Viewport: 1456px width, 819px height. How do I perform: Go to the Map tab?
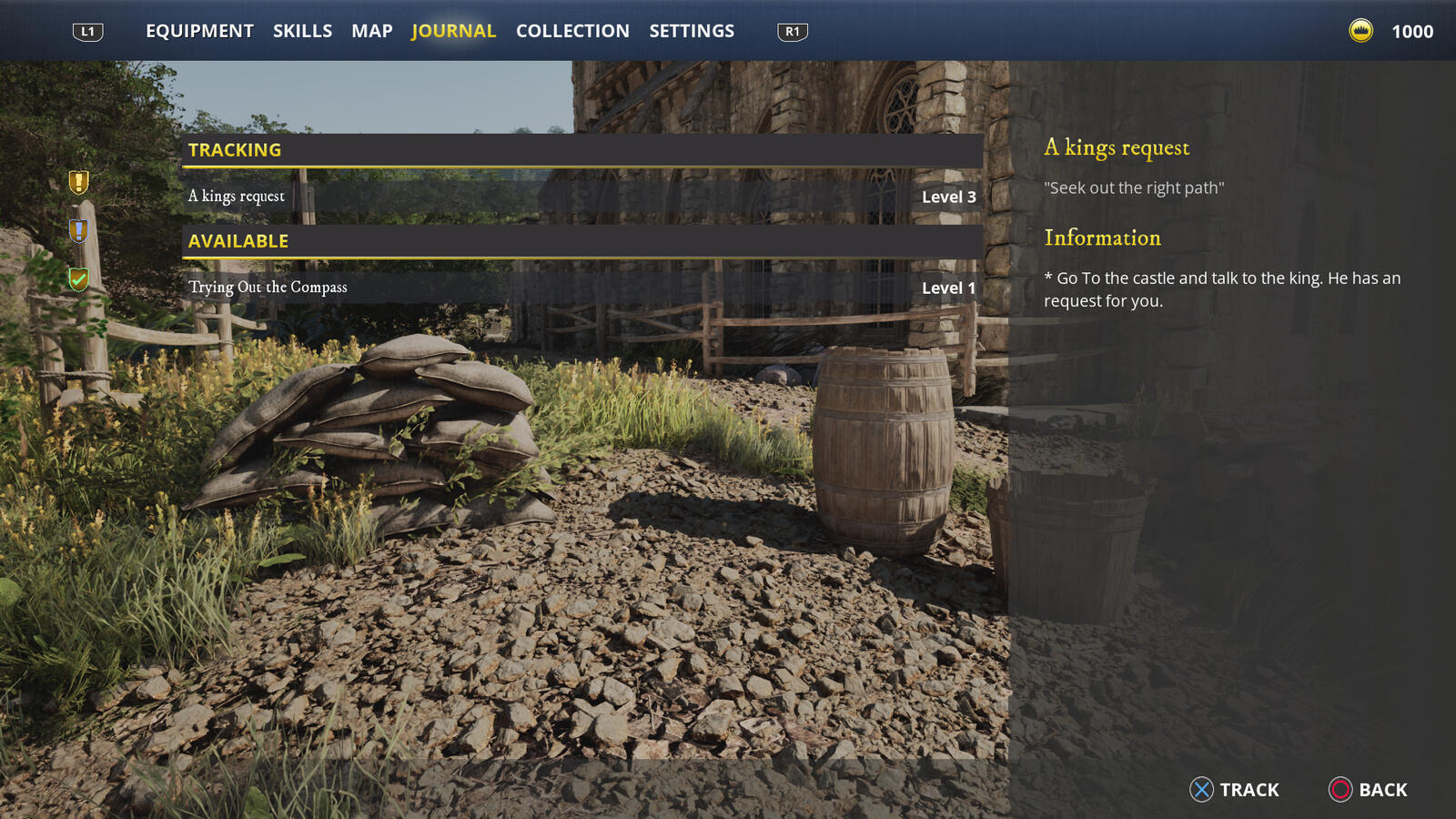tap(372, 31)
